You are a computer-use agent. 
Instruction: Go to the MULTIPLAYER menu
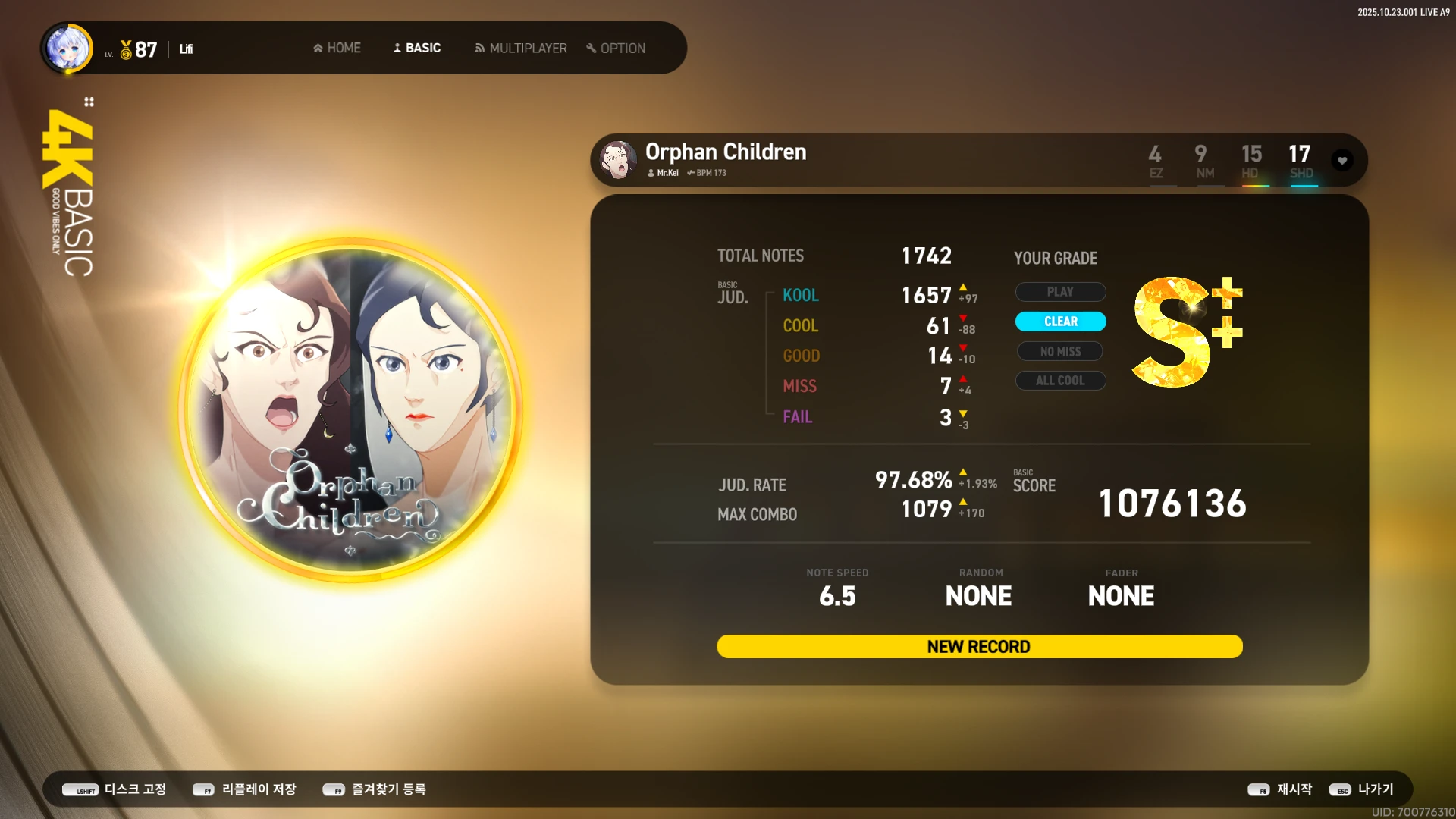click(x=521, y=48)
